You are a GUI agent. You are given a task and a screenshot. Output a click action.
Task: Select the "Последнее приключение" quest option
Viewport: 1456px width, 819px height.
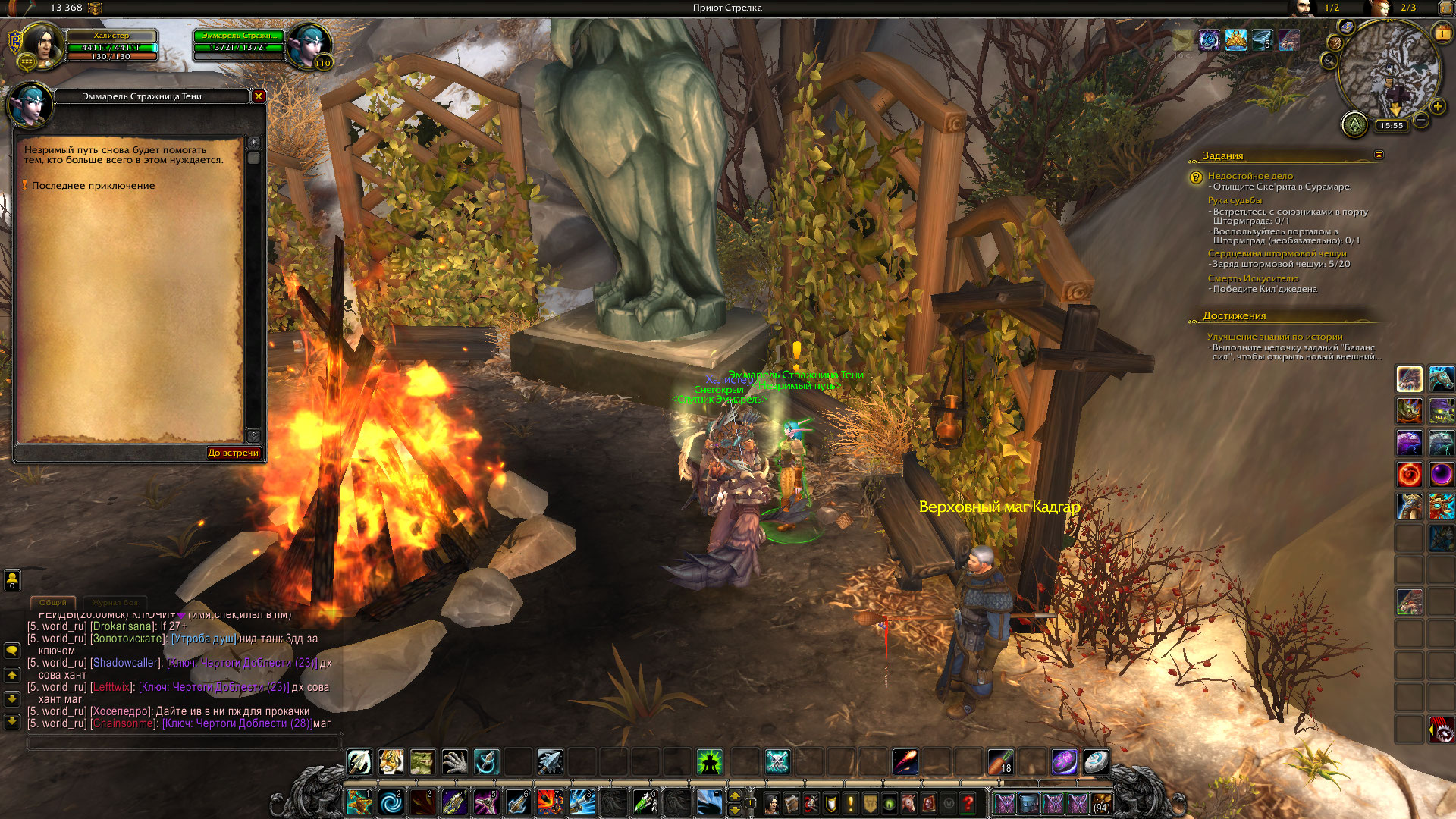tap(93, 186)
